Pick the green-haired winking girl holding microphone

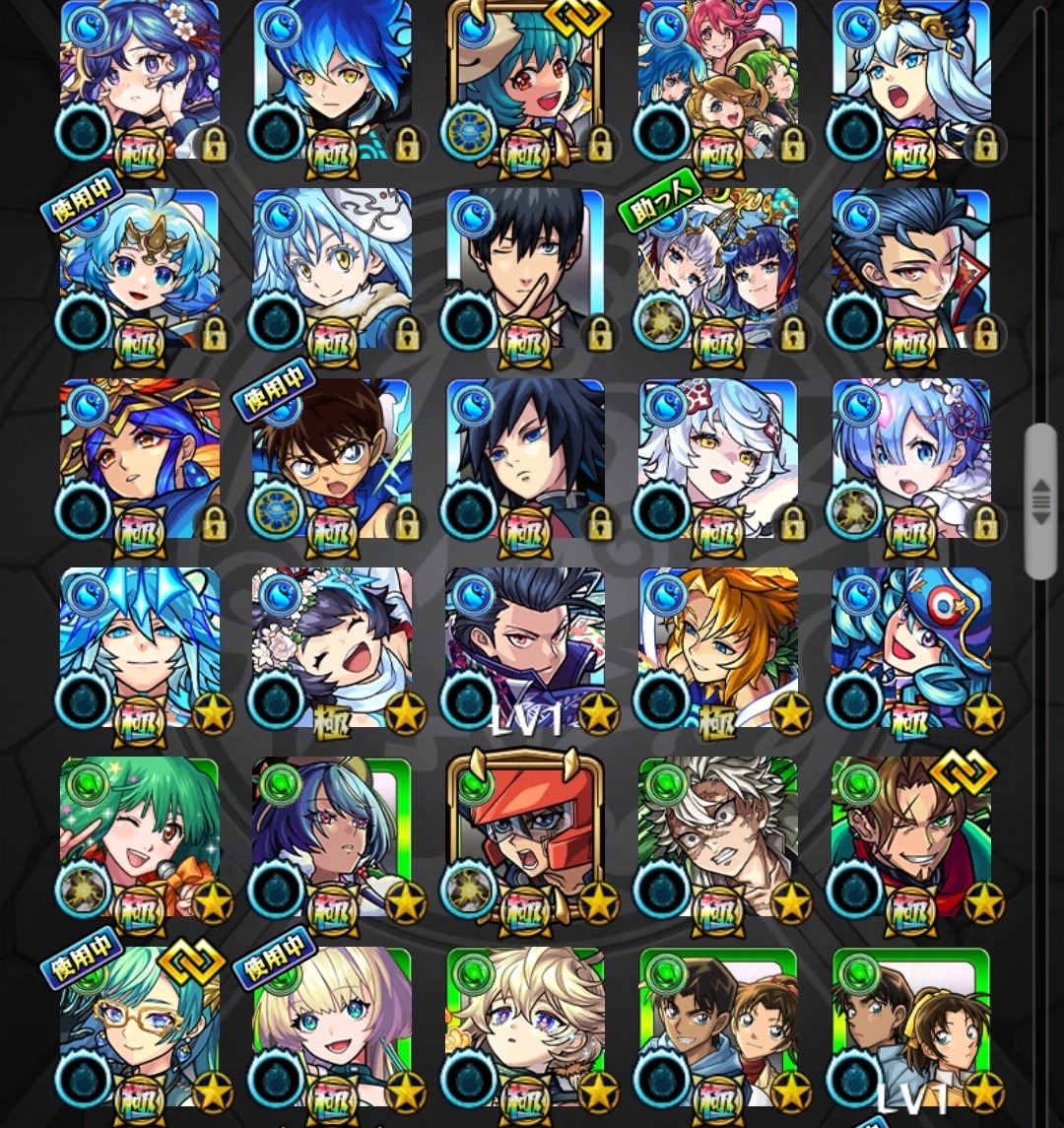click(x=139, y=838)
